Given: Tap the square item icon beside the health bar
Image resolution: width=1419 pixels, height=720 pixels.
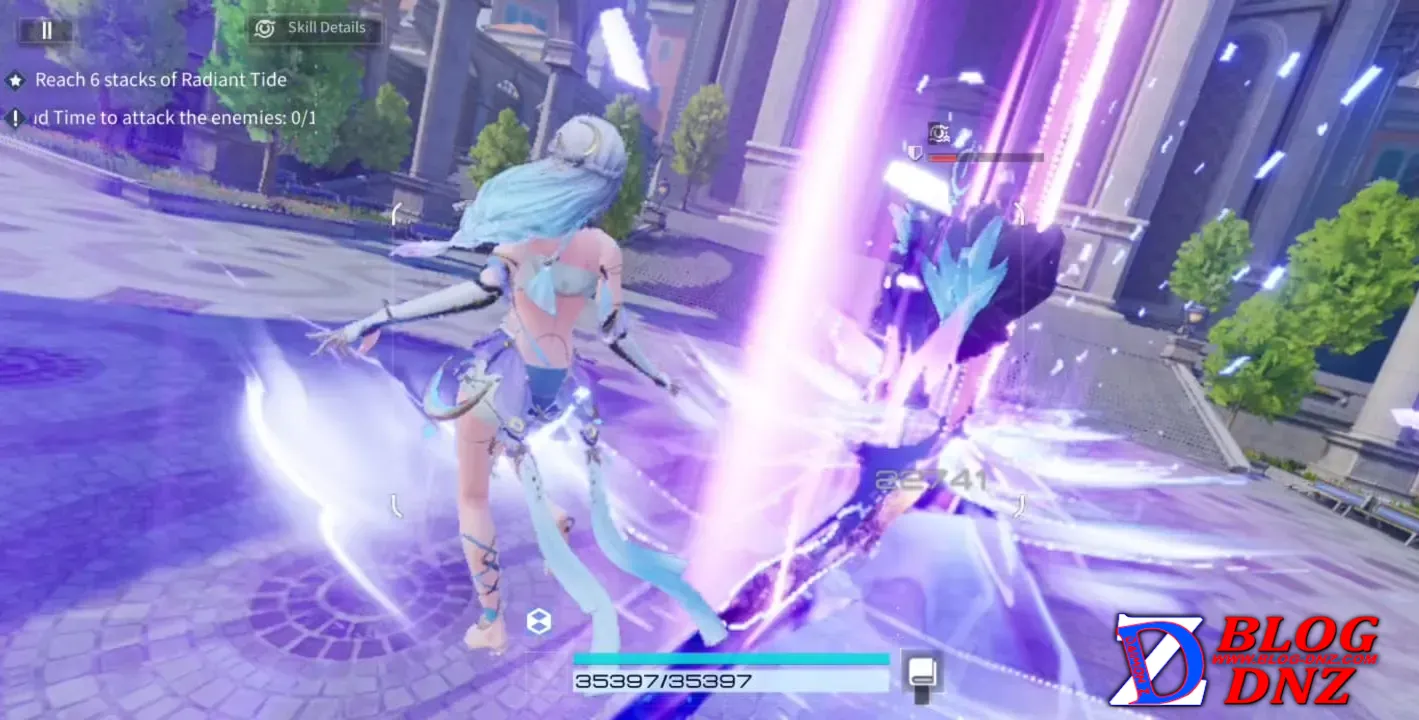Looking at the screenshot, I should tap(920, 671).
